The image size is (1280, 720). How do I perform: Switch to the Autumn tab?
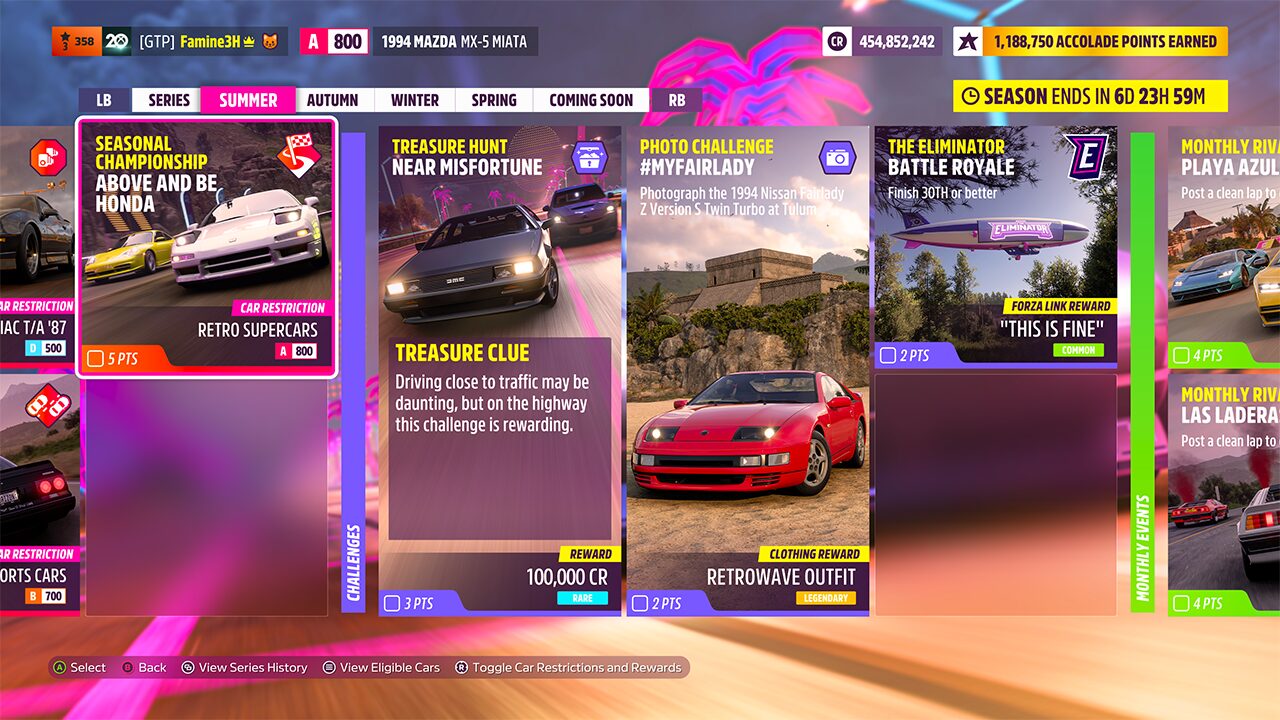coord(333,99)
